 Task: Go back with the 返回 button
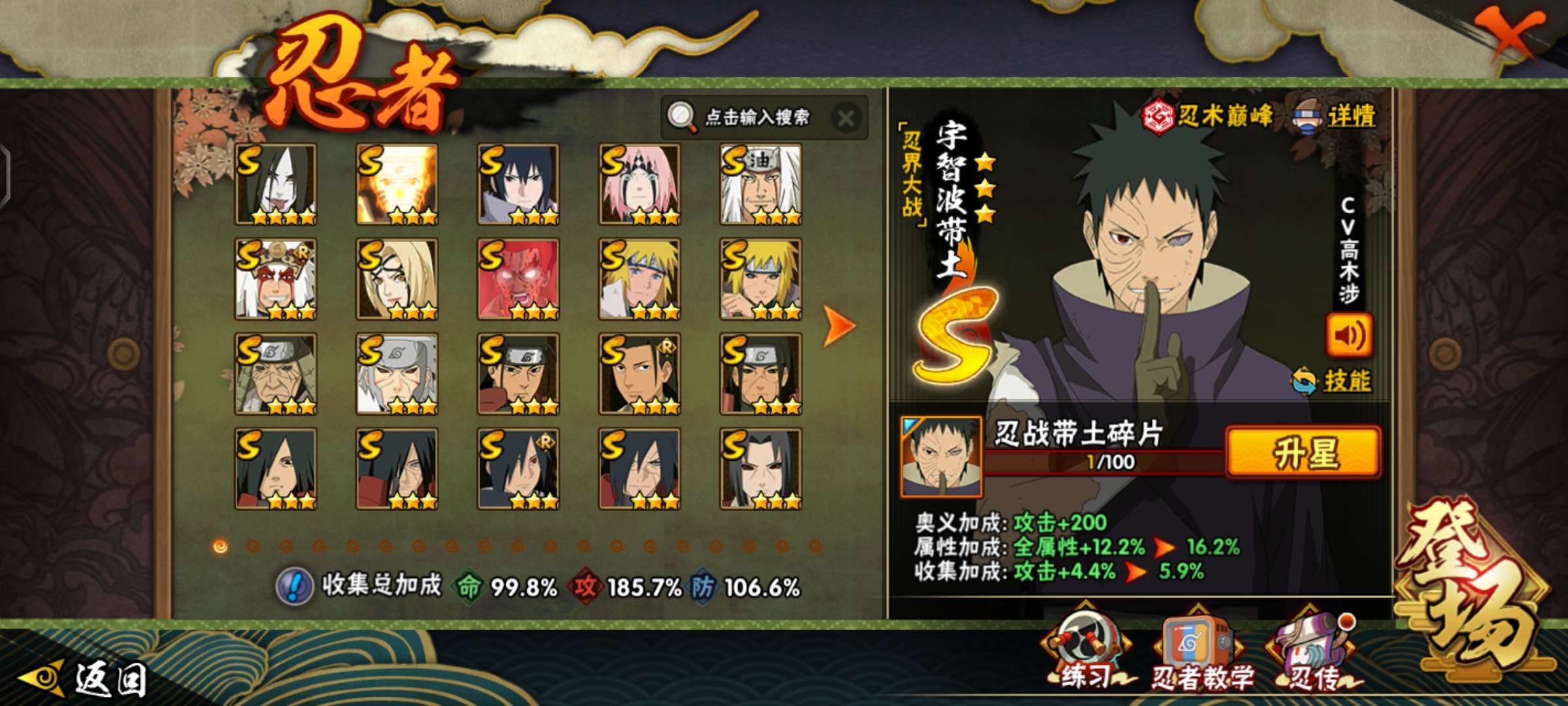click(x=85, y=679)
